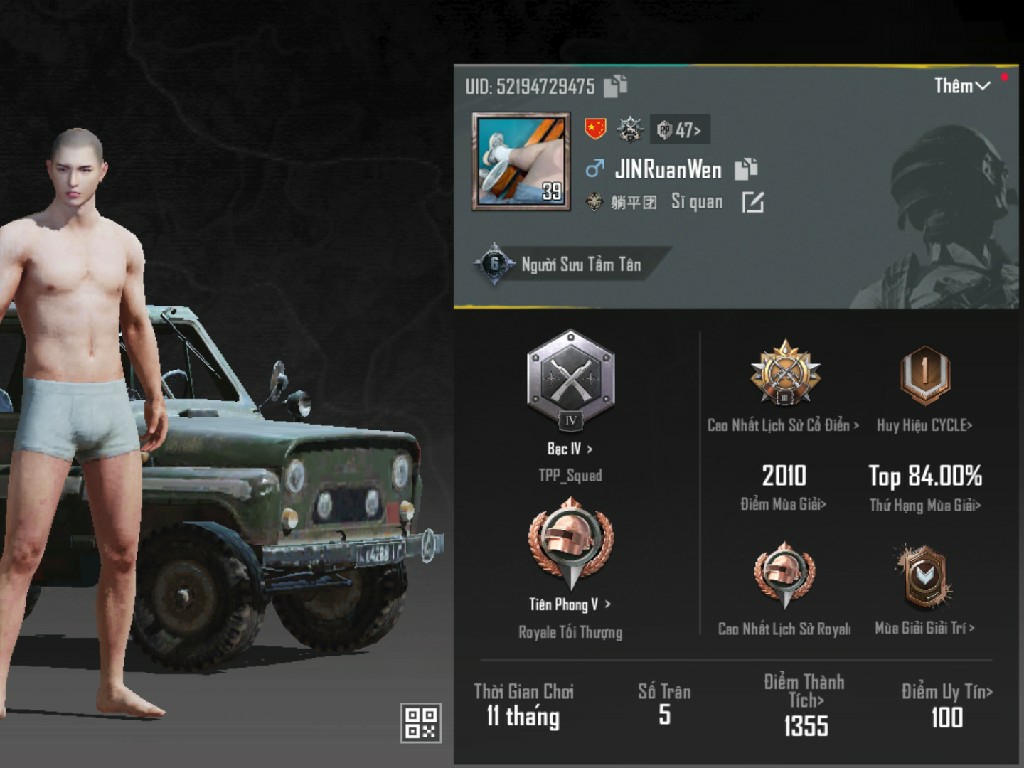Click the country flag icon

click(595, 128)
